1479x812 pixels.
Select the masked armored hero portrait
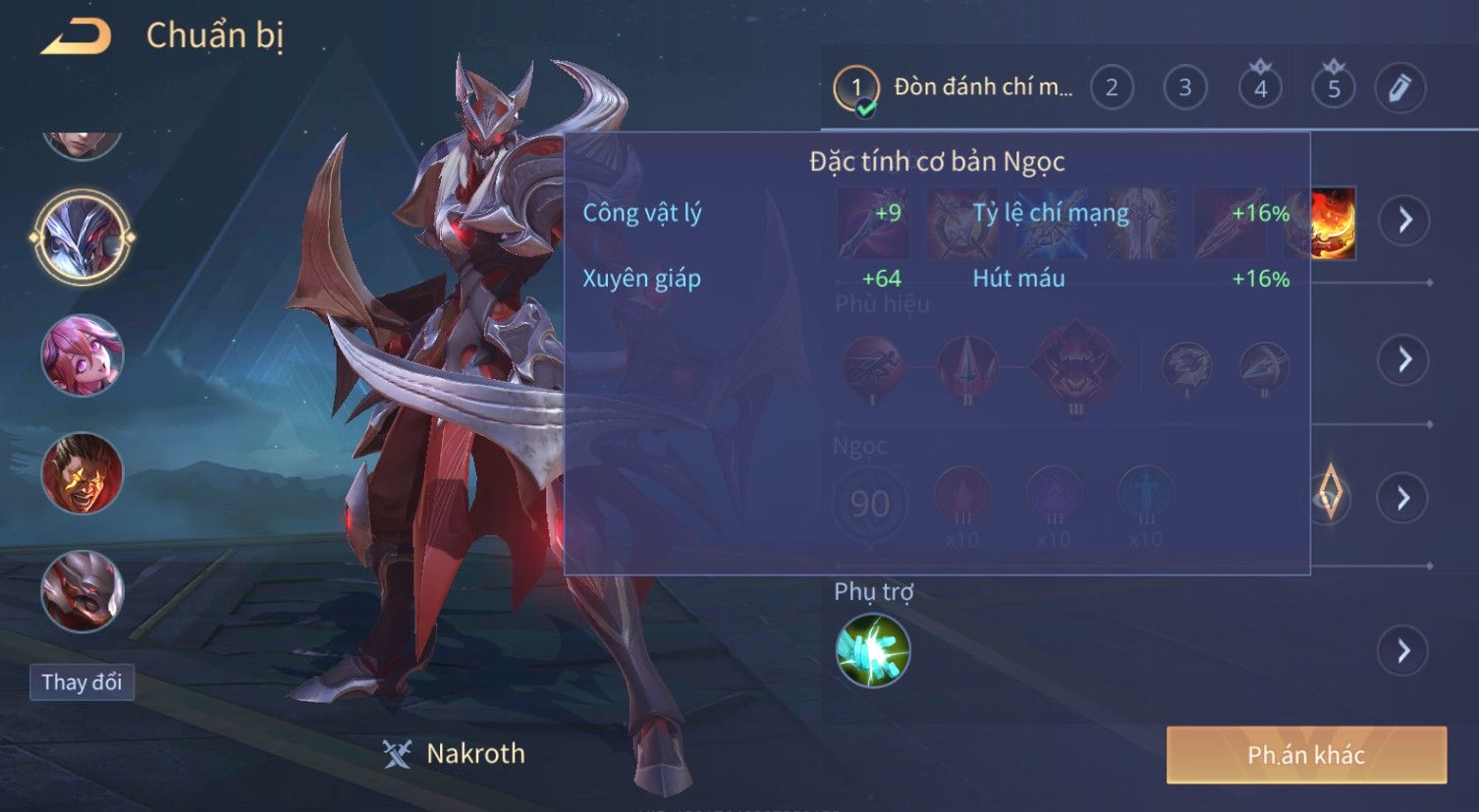pos(82,591)
